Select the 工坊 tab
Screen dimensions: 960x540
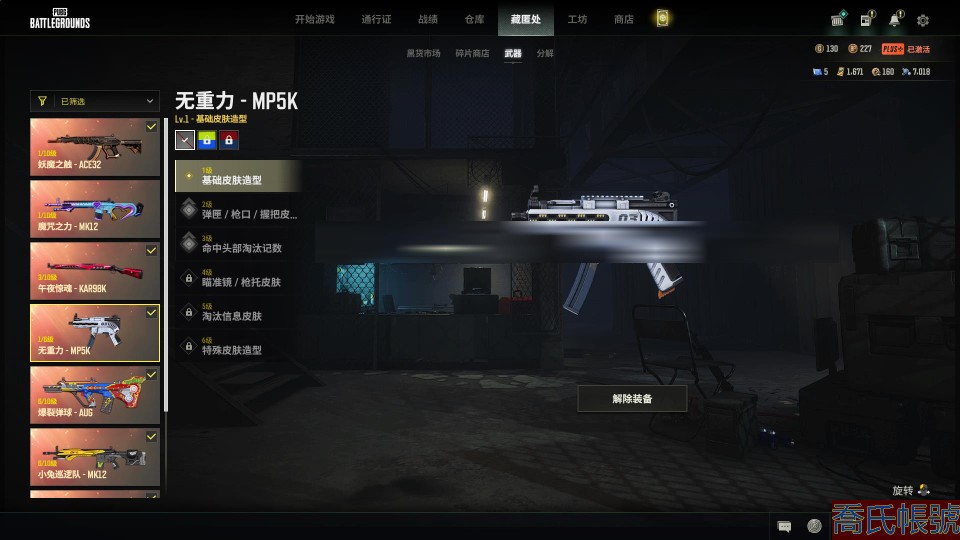click(x=577, y=19)
